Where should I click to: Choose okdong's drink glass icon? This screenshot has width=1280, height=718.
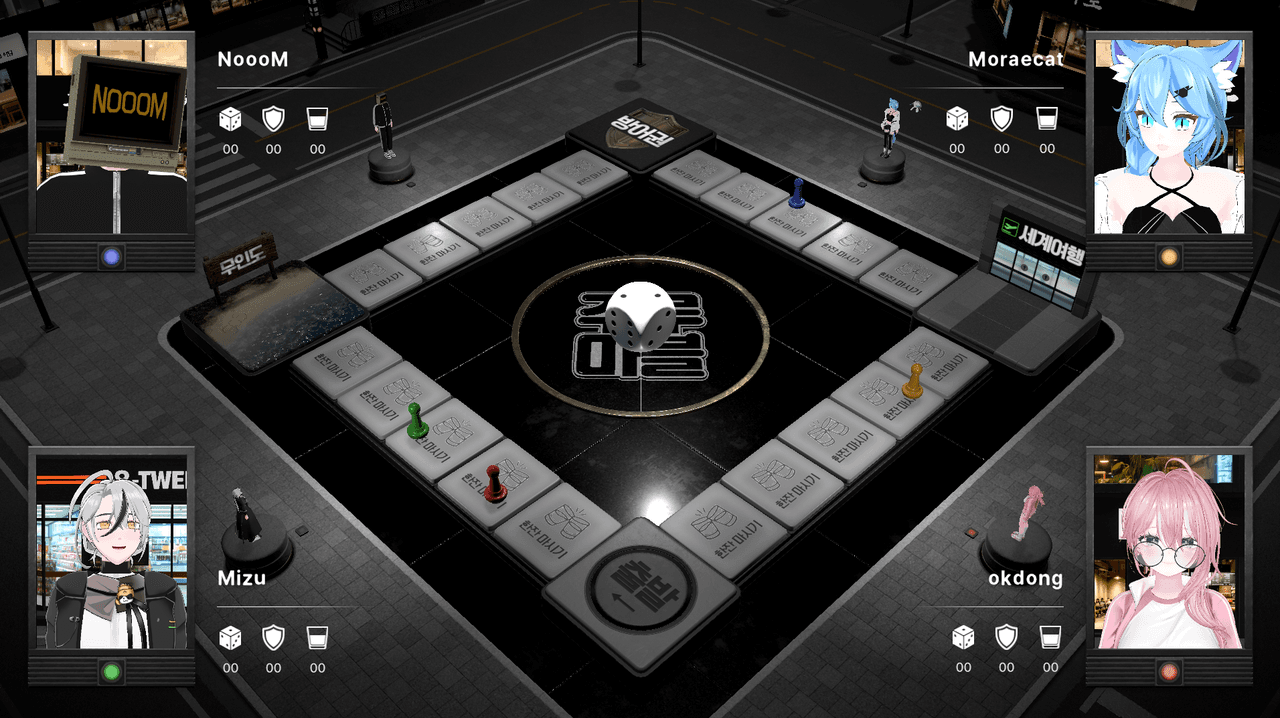point(1050,637)
